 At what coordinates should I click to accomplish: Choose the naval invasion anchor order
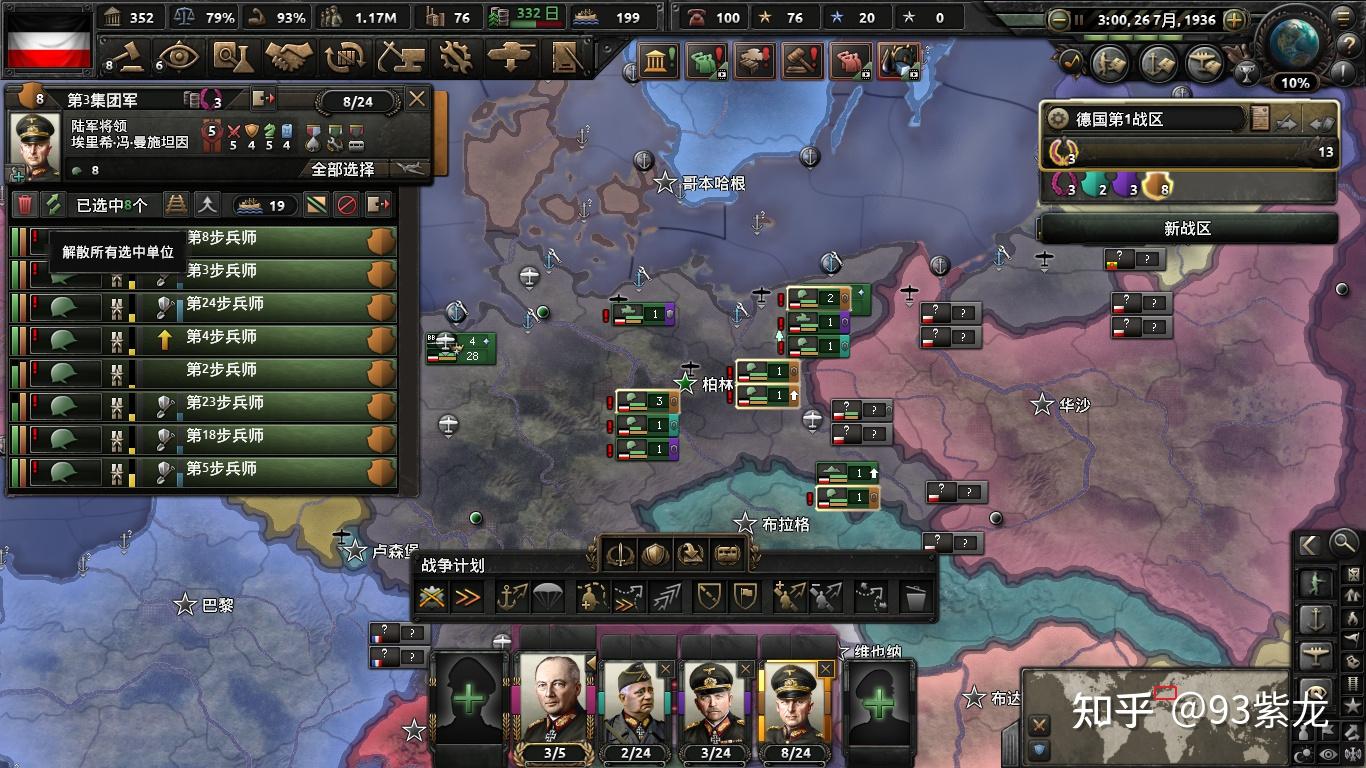tap(513, 597)
